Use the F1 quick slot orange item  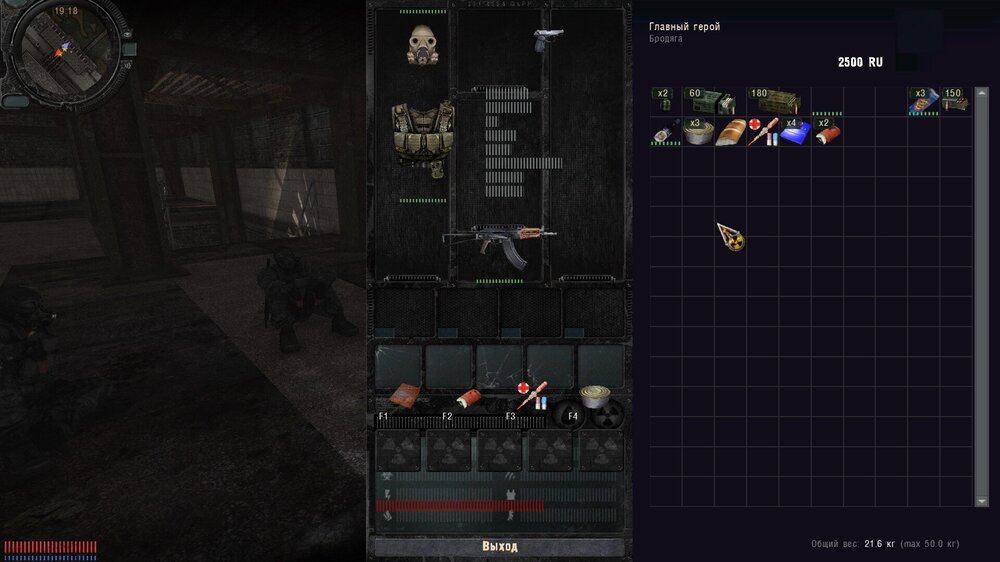403,395
